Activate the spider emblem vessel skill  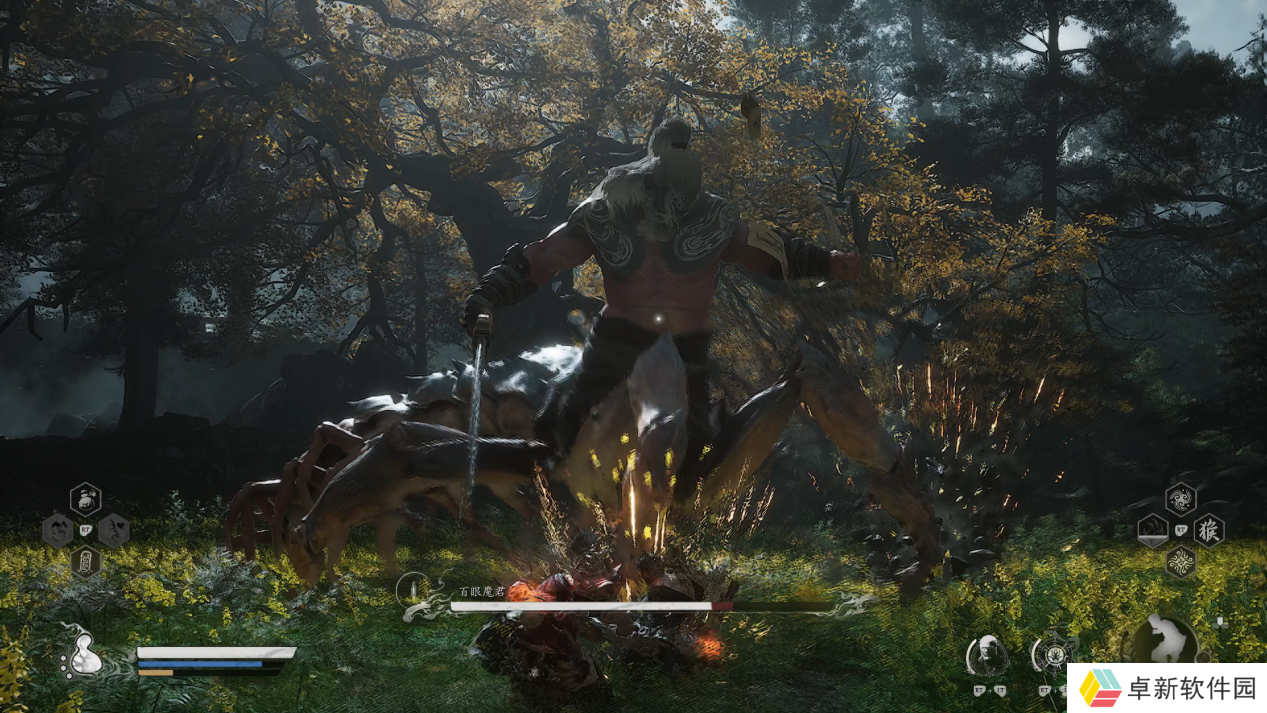tap(1053, 655)
